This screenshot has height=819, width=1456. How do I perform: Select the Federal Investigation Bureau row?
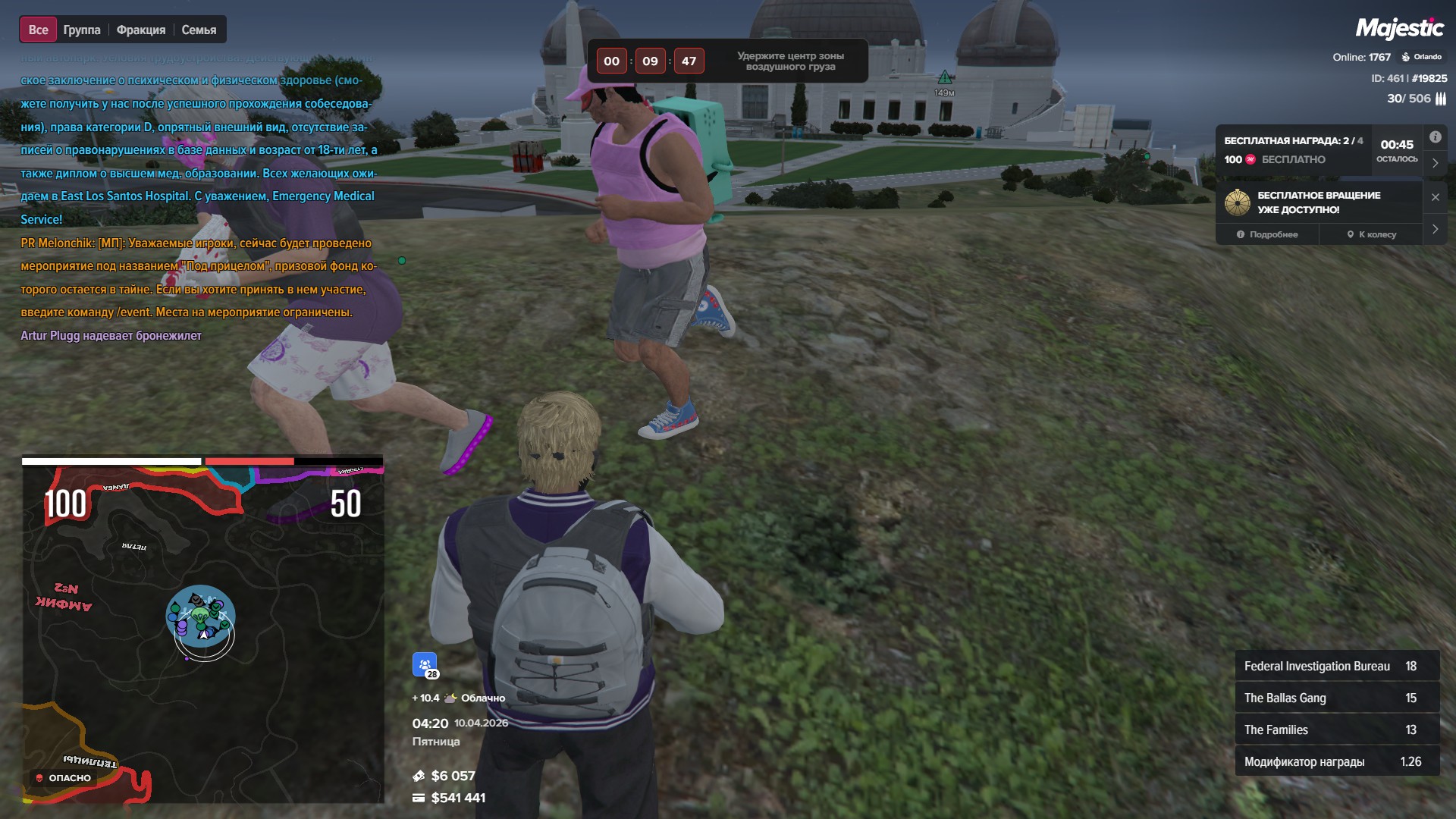(x=1336, y=666)
